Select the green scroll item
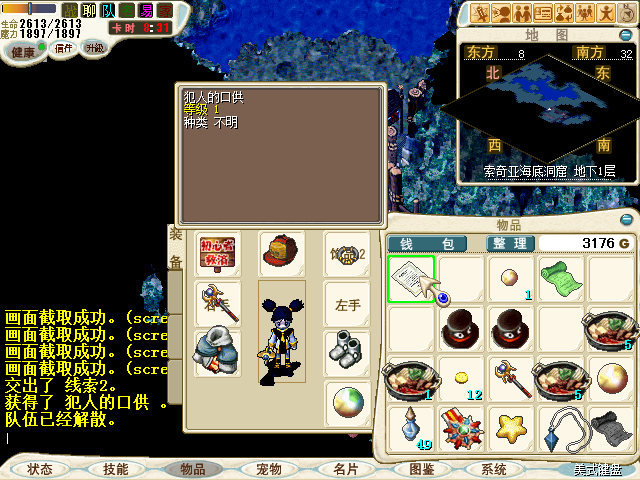 point(560,278)
